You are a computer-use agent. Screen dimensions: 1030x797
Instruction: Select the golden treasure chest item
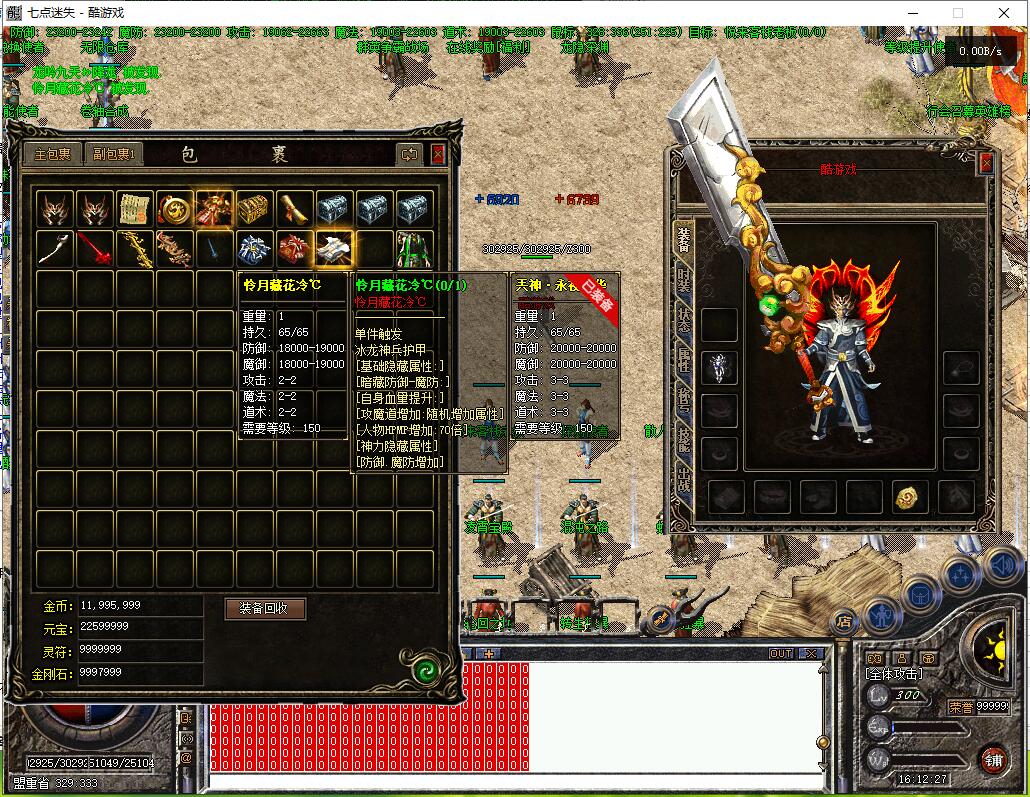254,209
